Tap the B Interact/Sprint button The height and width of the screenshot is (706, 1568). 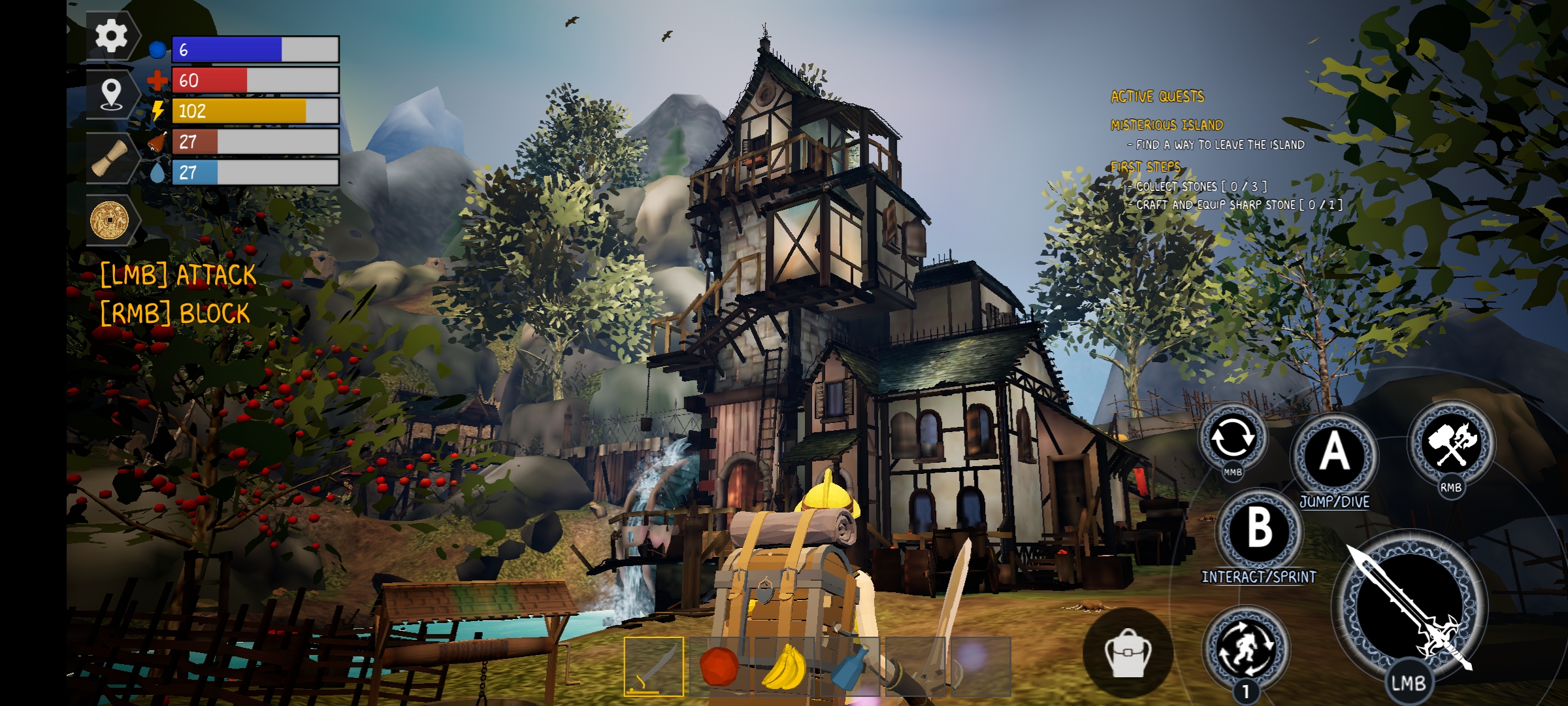[1259, 528]
